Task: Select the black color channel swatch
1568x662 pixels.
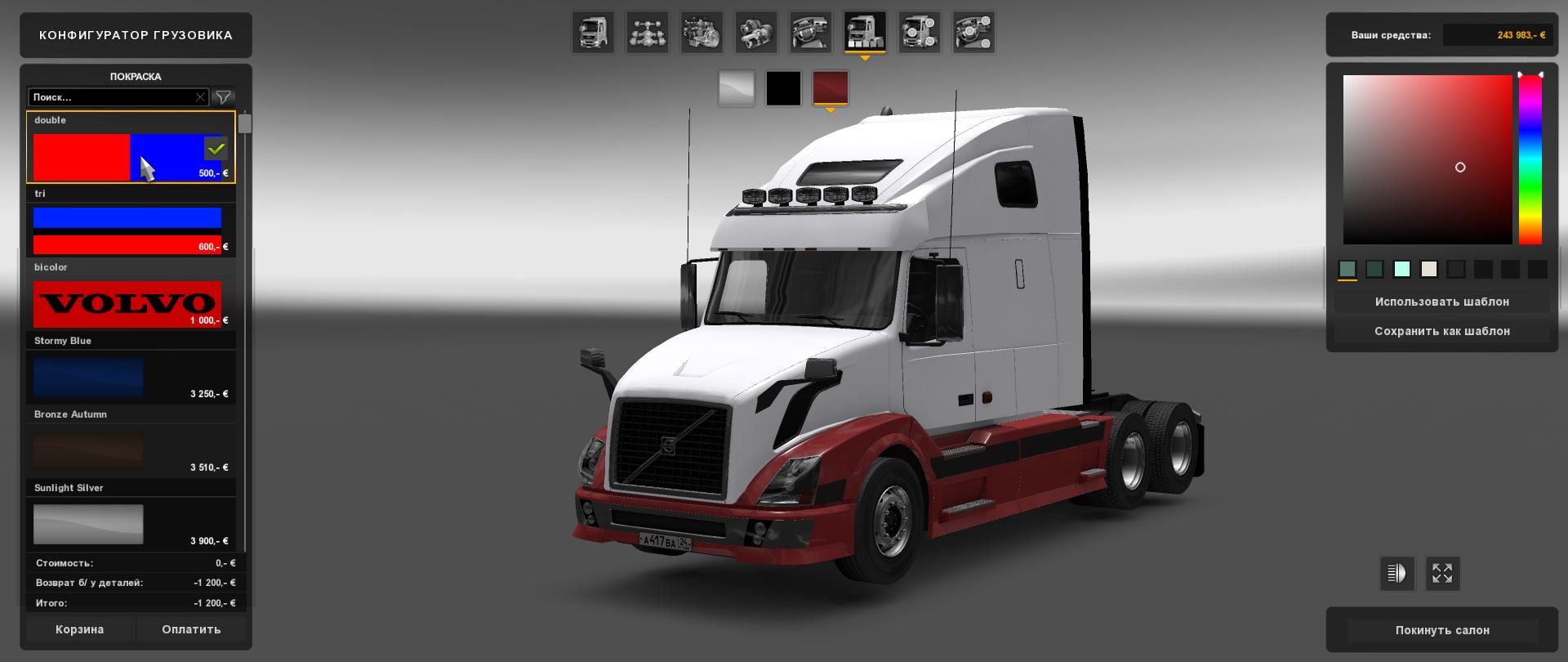Action: pos(783,88)
